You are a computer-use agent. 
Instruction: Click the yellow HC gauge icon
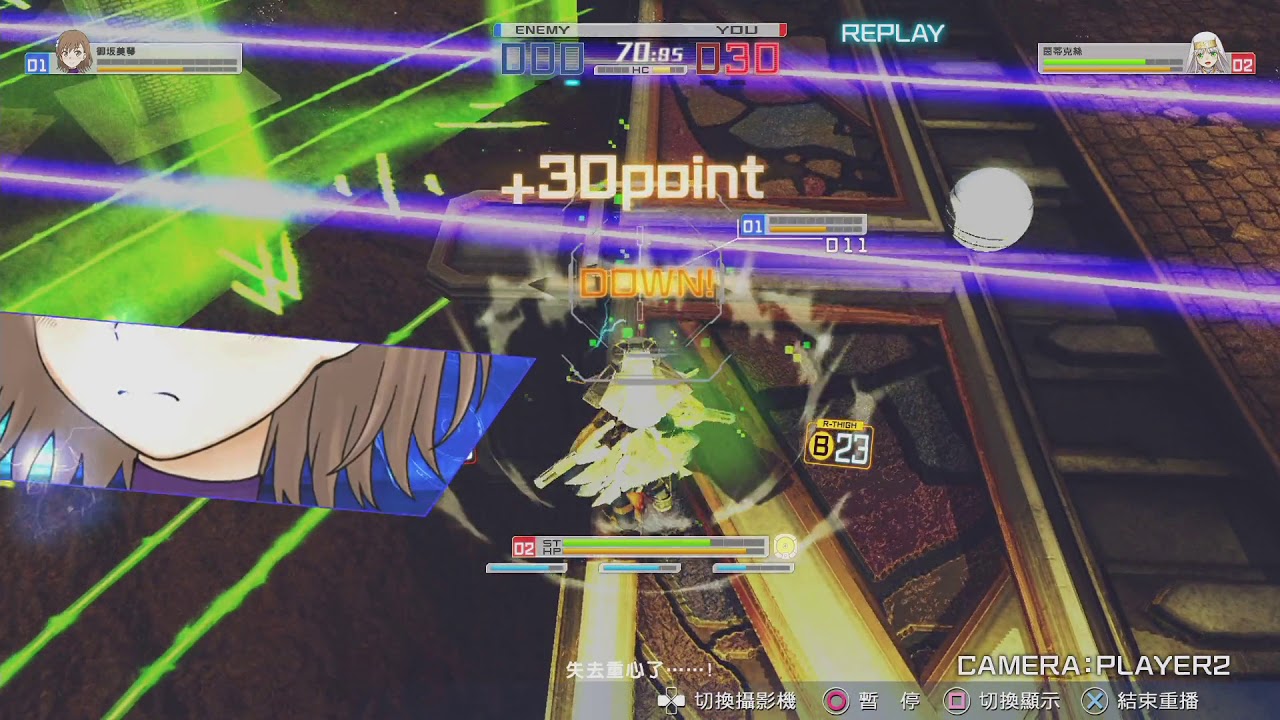pyautogui.click(x=660, y=71)
